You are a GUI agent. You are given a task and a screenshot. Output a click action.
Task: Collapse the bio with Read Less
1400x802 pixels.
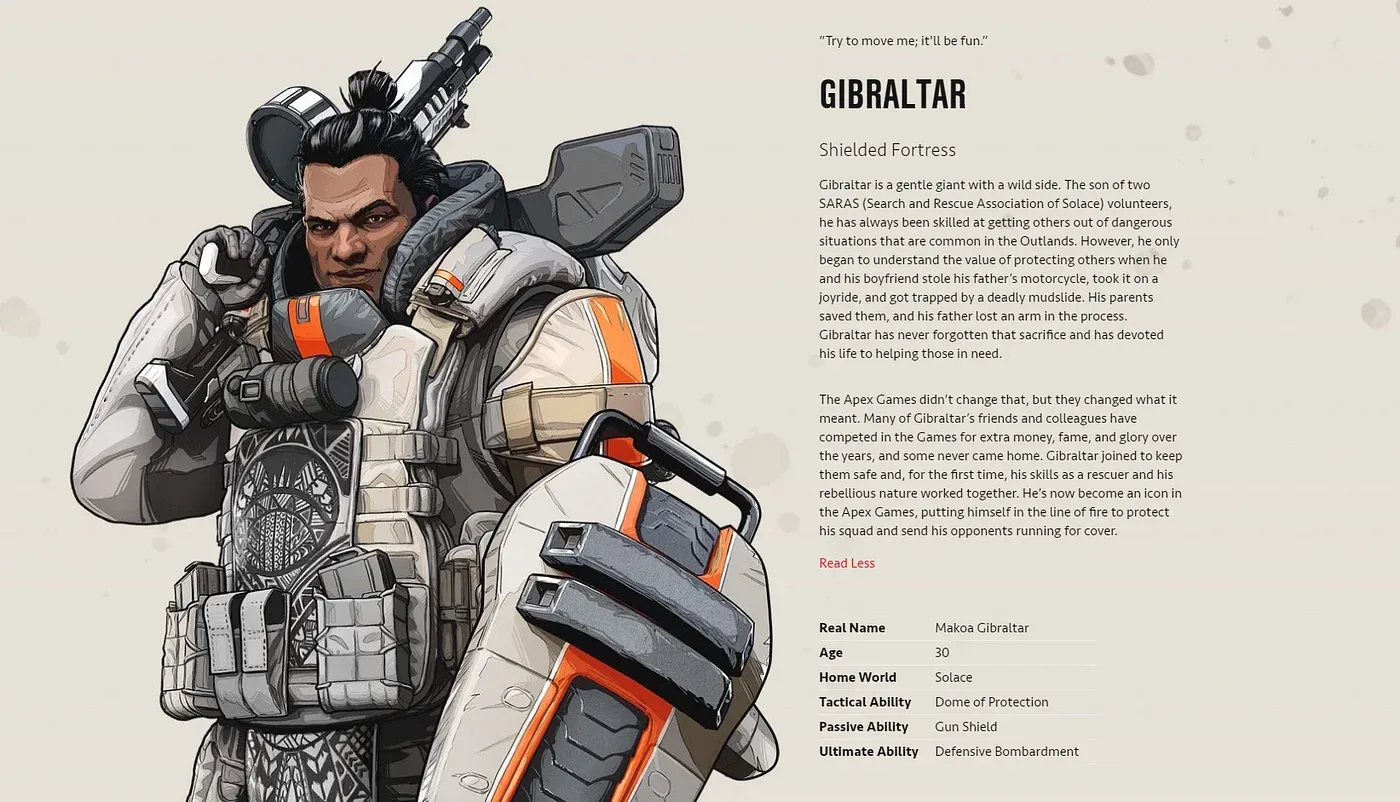tap(846, 563)
